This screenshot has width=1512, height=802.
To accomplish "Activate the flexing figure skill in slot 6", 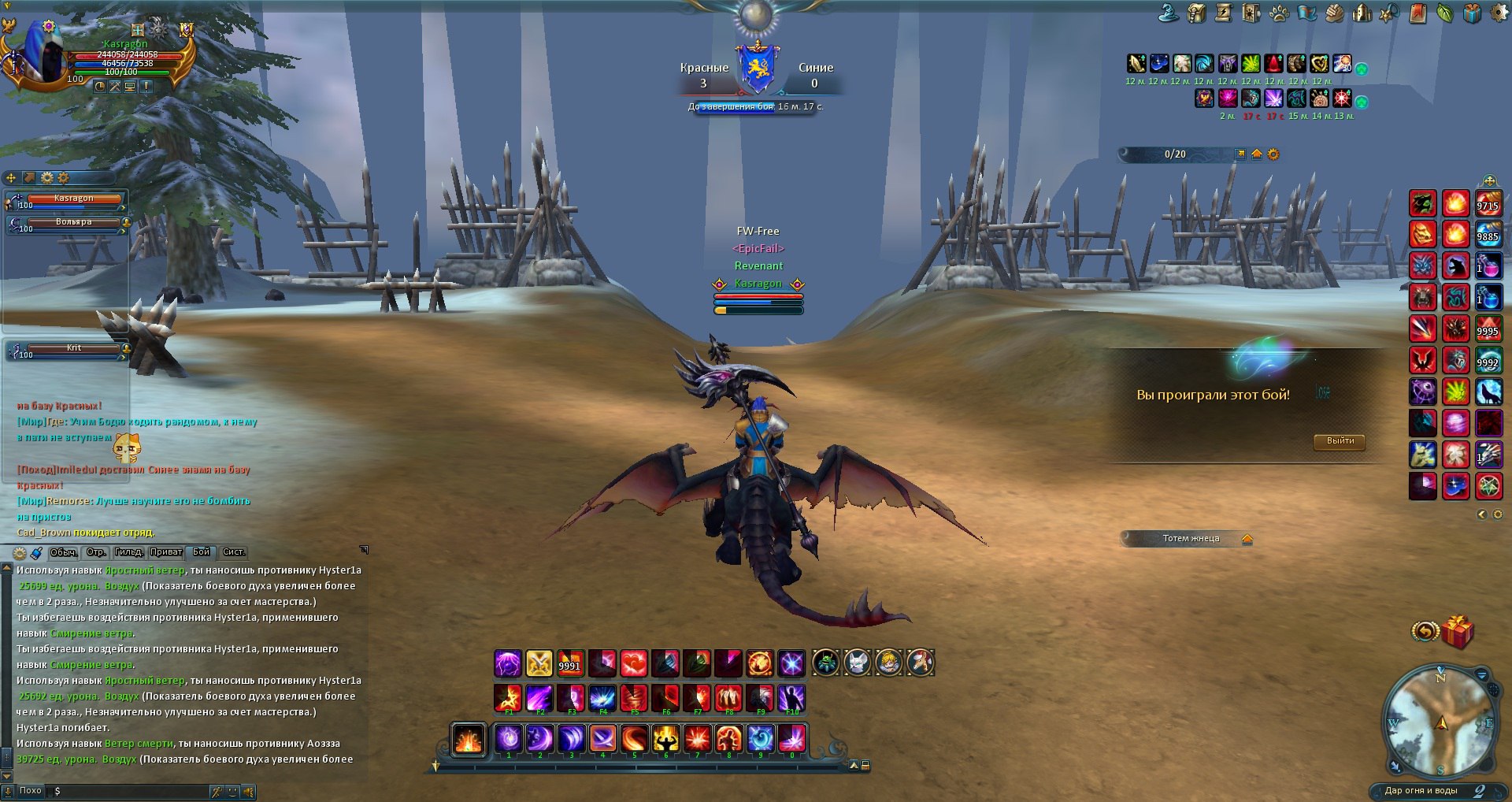I will pos(666,739).
